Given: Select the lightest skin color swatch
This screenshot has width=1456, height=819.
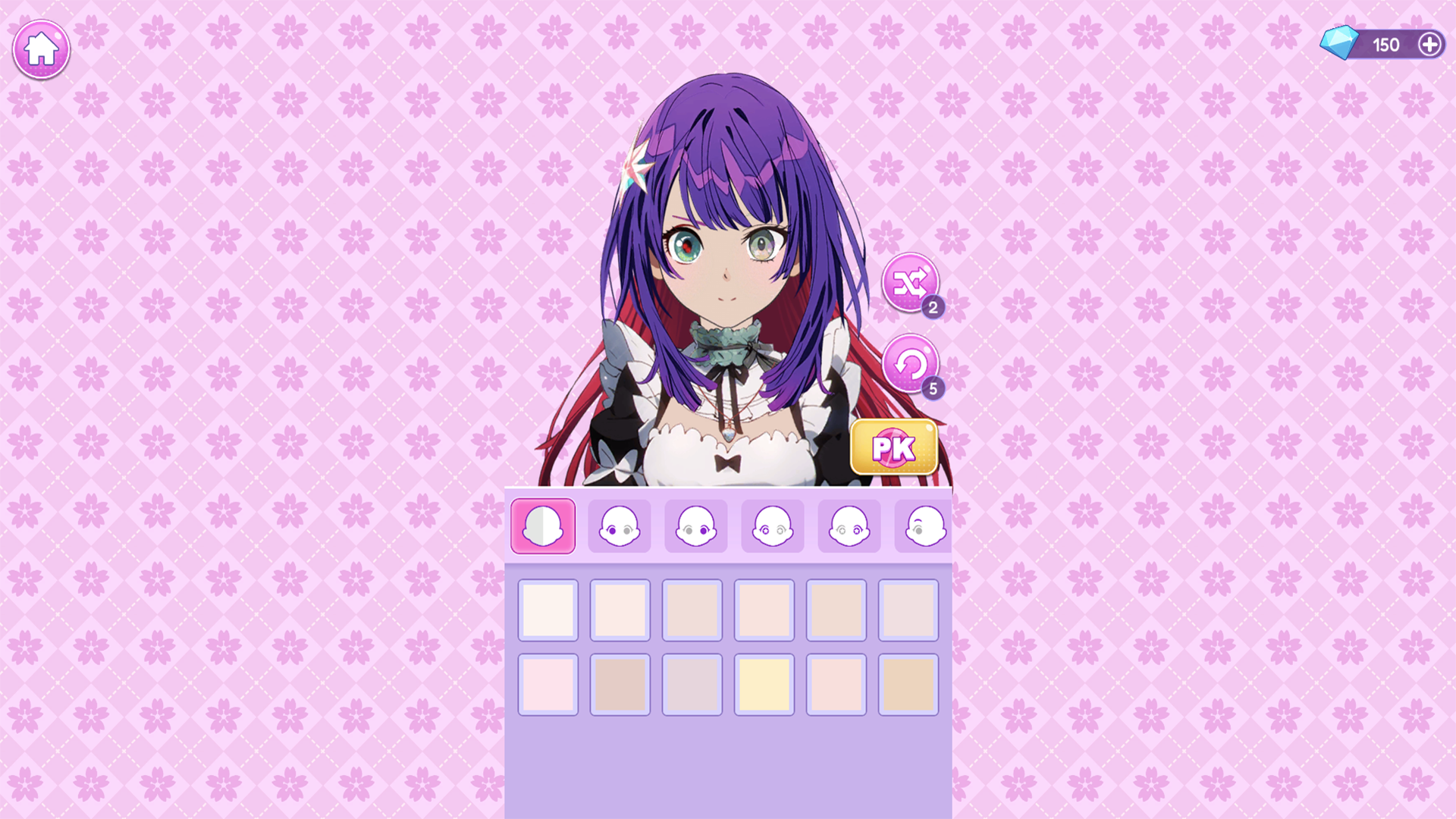Looking at the screenshot, I should tap(548, 610).
